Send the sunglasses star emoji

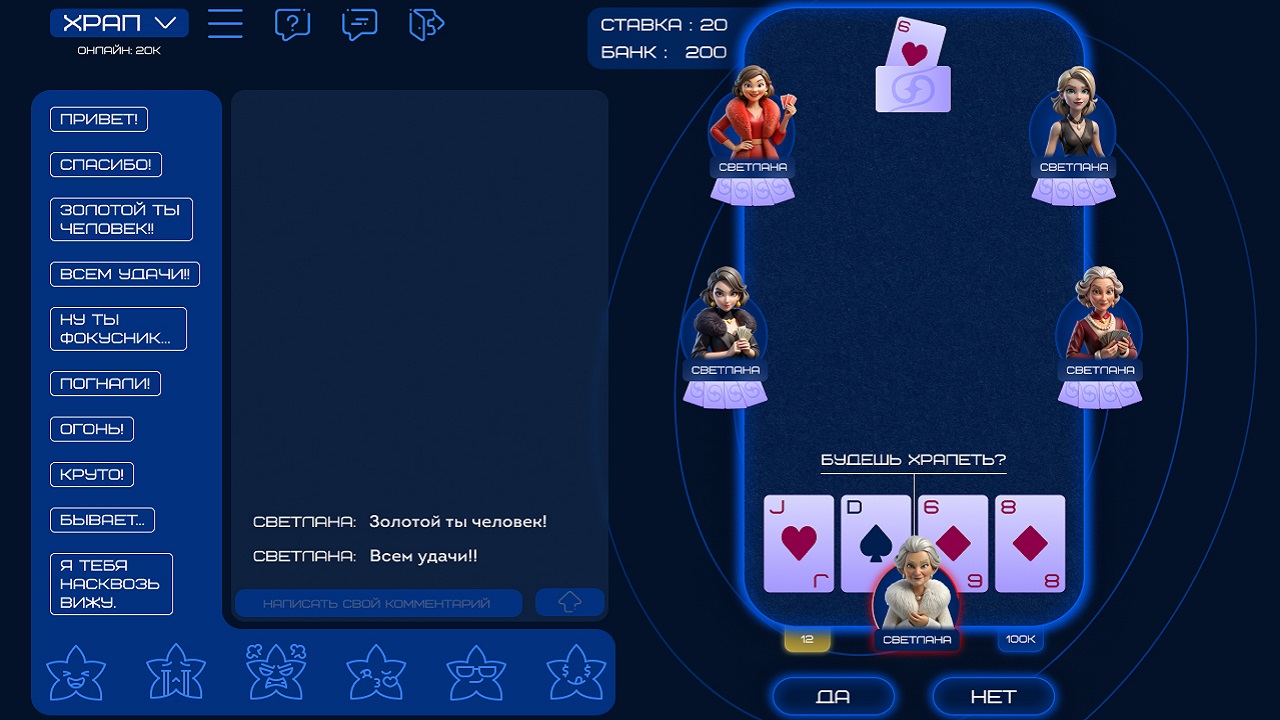coord(476,672)
